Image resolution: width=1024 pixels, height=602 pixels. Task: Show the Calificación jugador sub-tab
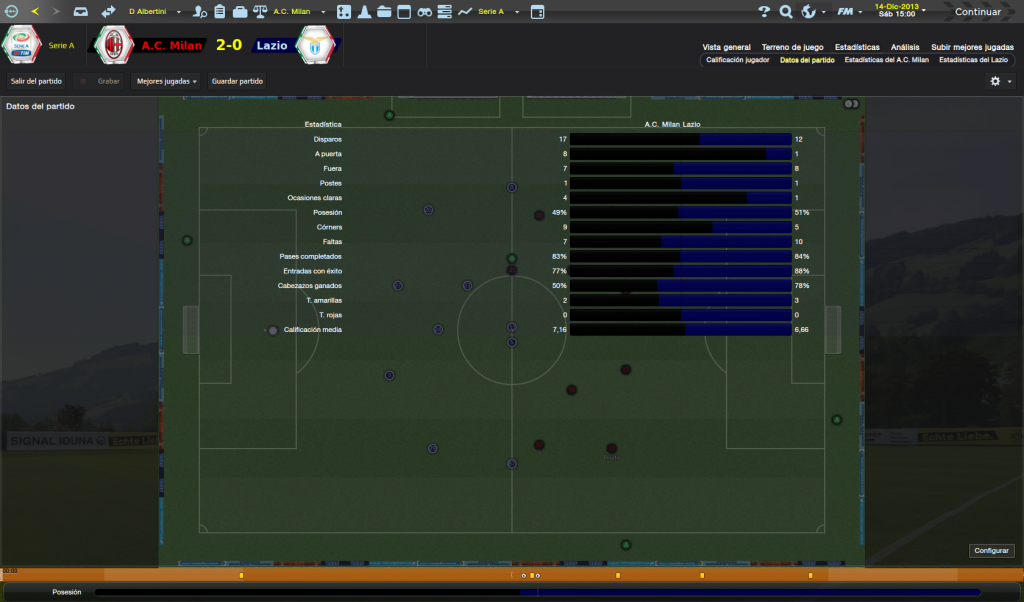click(738, 60)
